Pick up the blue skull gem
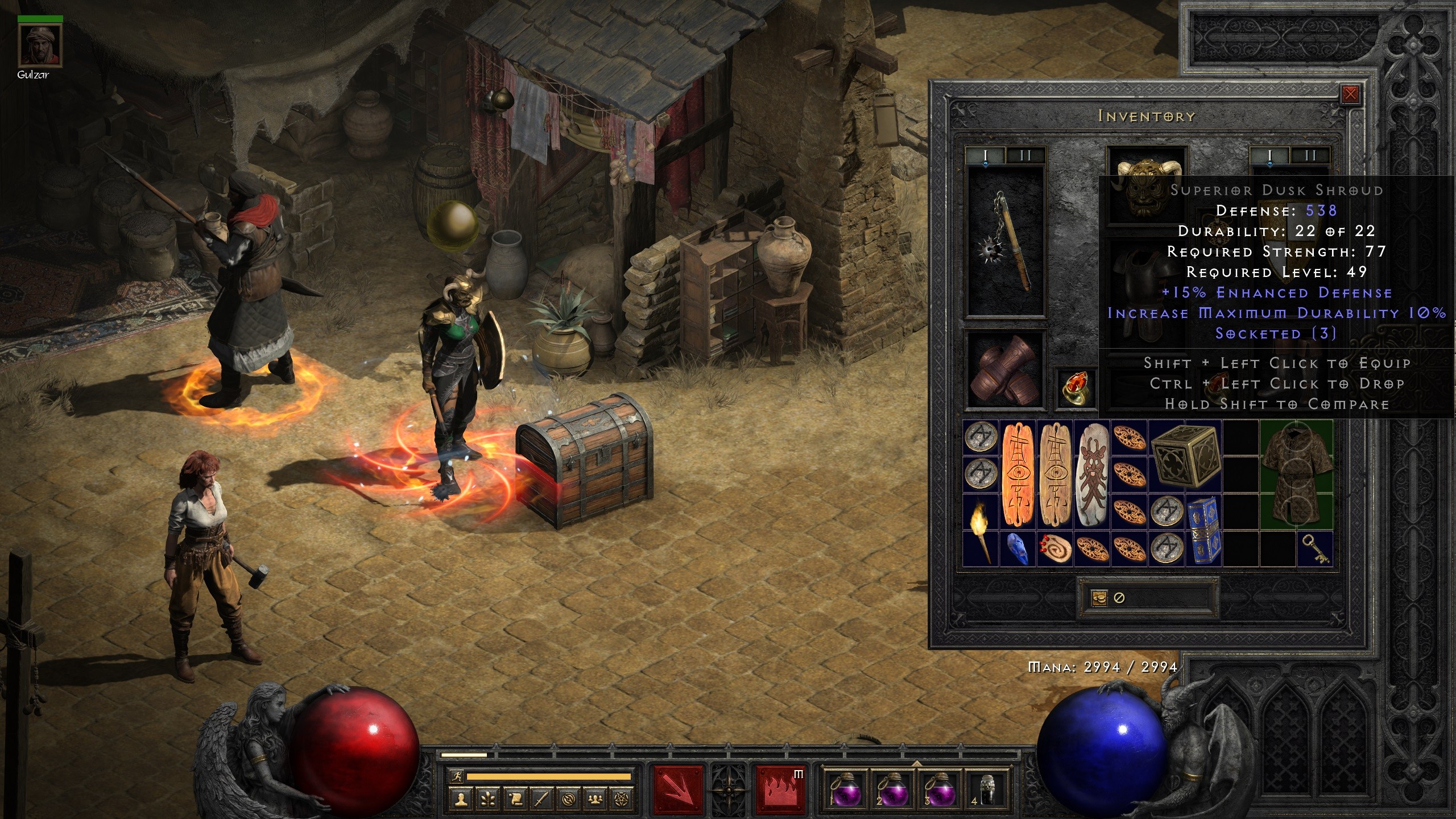This screenshot has height=819, width=1456. [1017, 548]
